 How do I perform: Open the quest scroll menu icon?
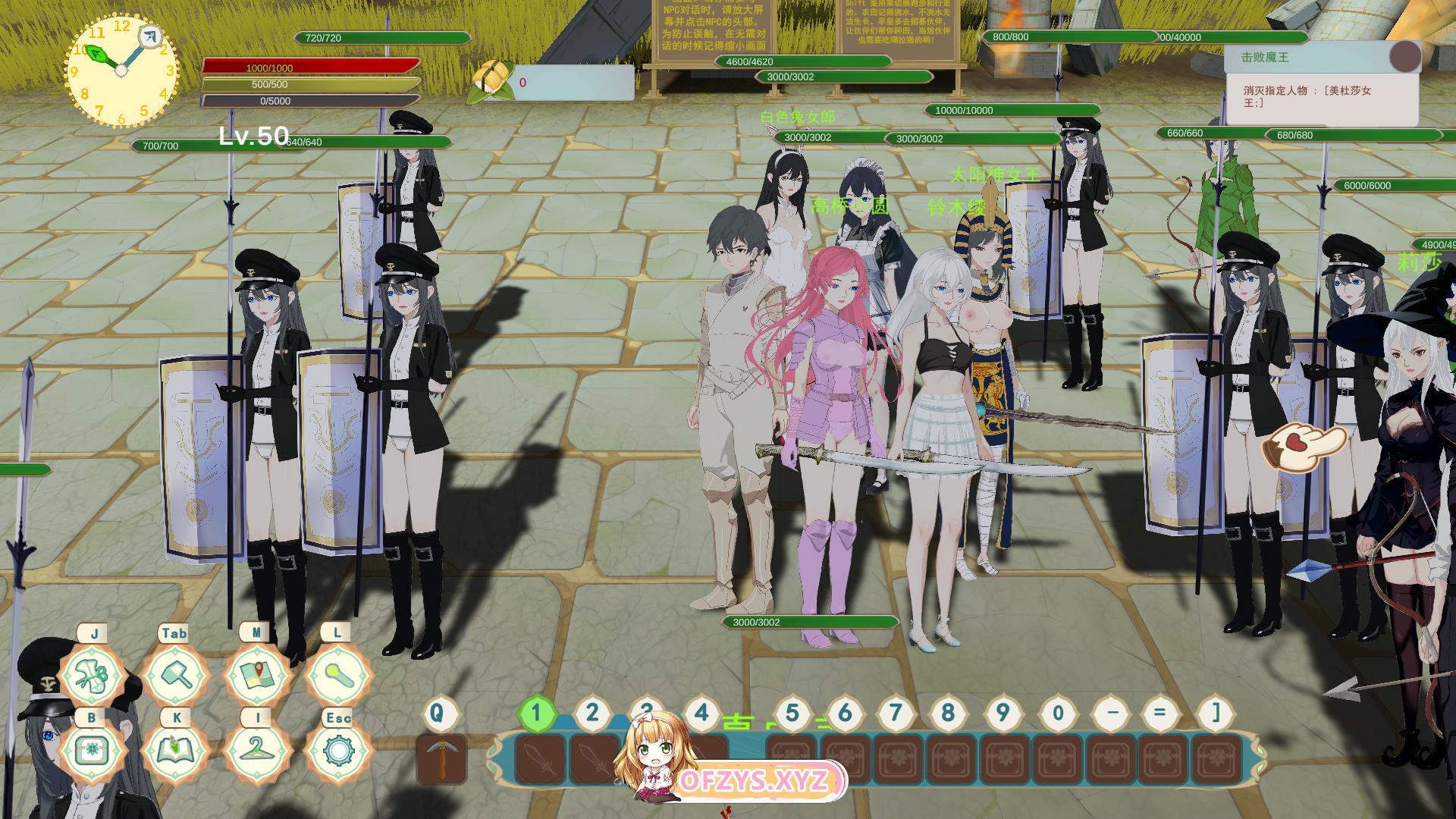pos(94,675)
